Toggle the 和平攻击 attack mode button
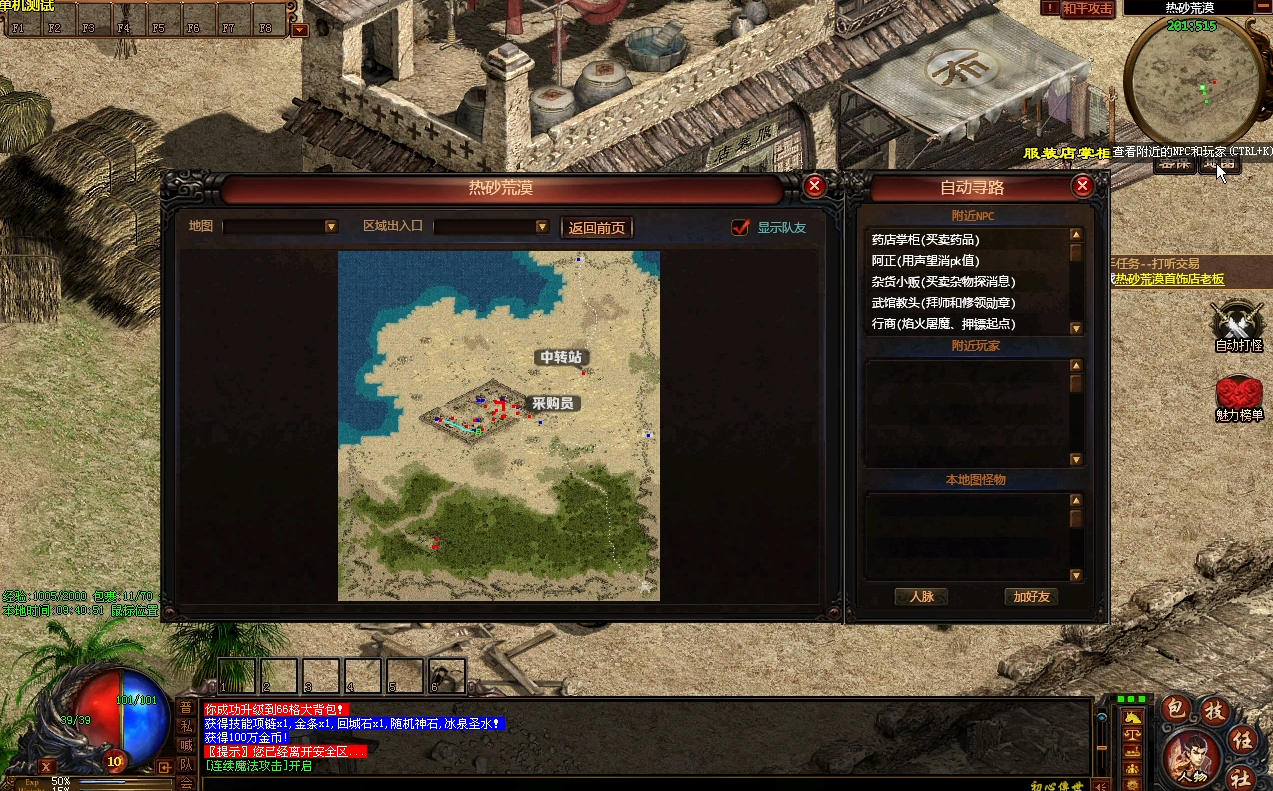Image resolution: width=1273 pixels, height=791 pixels. tap(1087, 8)
